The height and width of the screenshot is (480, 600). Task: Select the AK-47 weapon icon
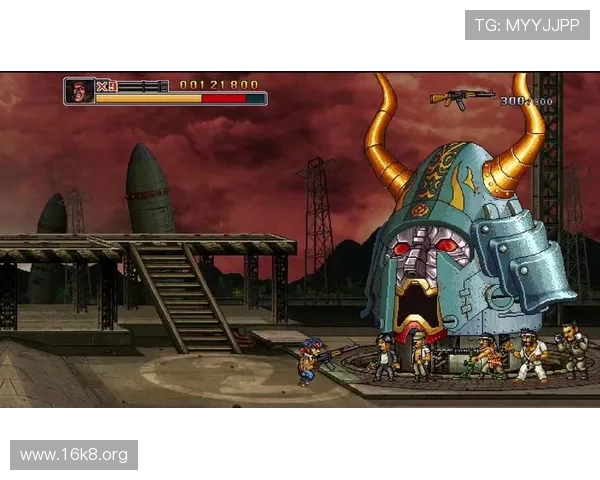click(x=462, y=97)
